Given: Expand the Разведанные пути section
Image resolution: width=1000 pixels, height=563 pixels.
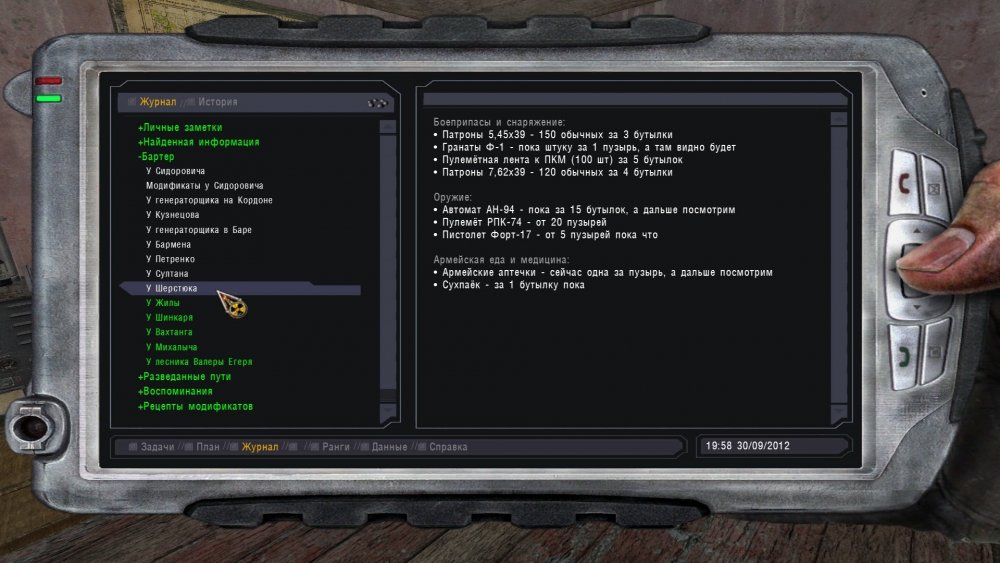Looking at the screenshot, I should tap(188, 377).
